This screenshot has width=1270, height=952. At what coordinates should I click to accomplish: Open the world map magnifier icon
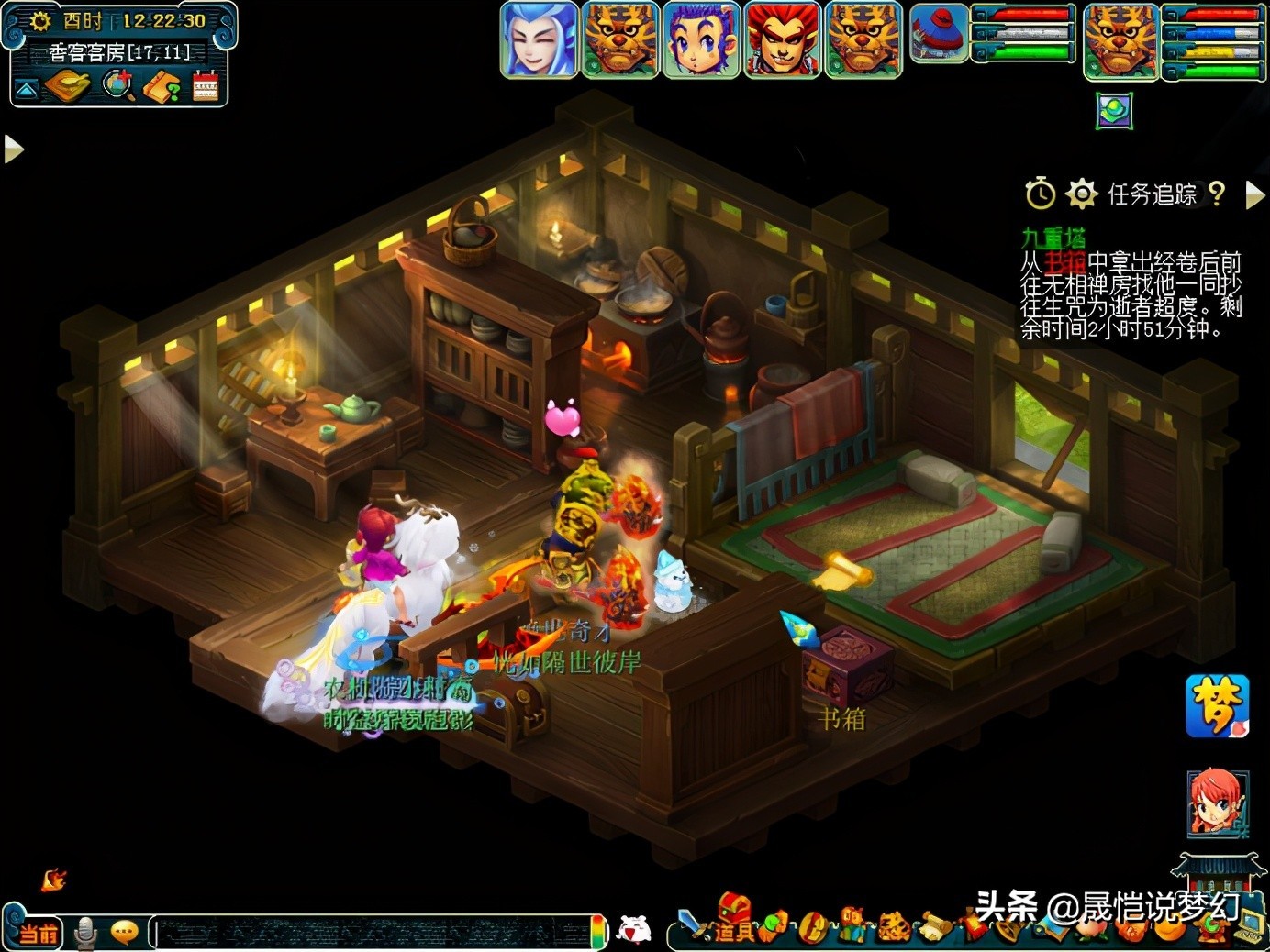click(117, 86)
